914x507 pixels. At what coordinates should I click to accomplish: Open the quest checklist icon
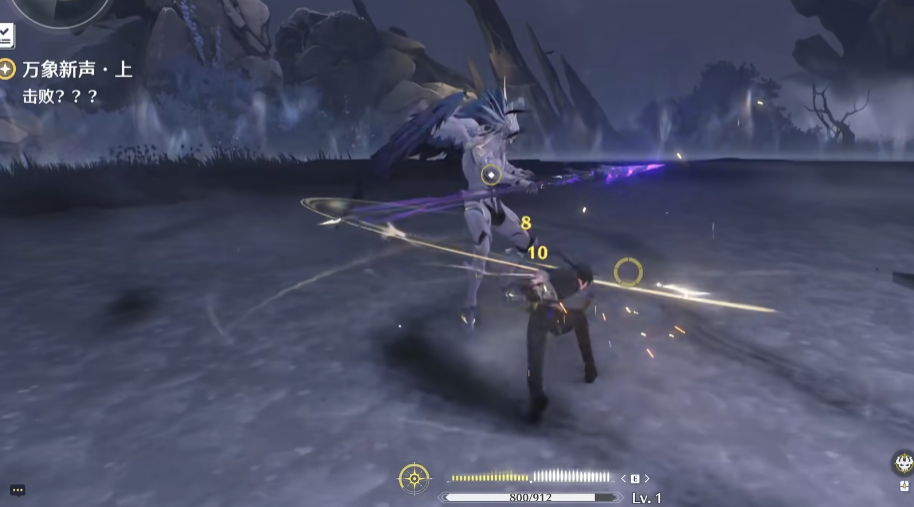click(x=6, y=36)
